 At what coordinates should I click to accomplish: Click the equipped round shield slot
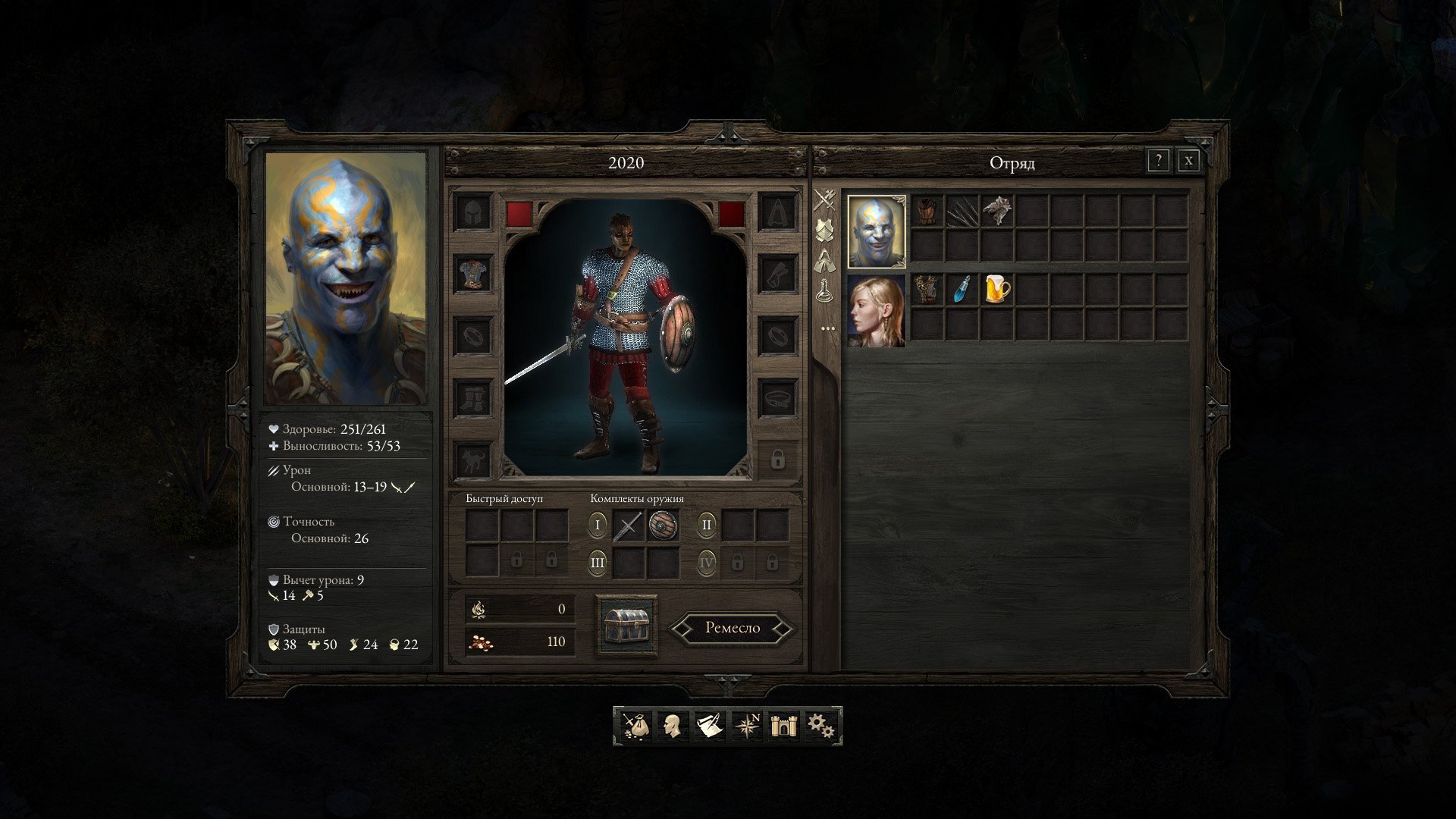[x=664, y=525]
